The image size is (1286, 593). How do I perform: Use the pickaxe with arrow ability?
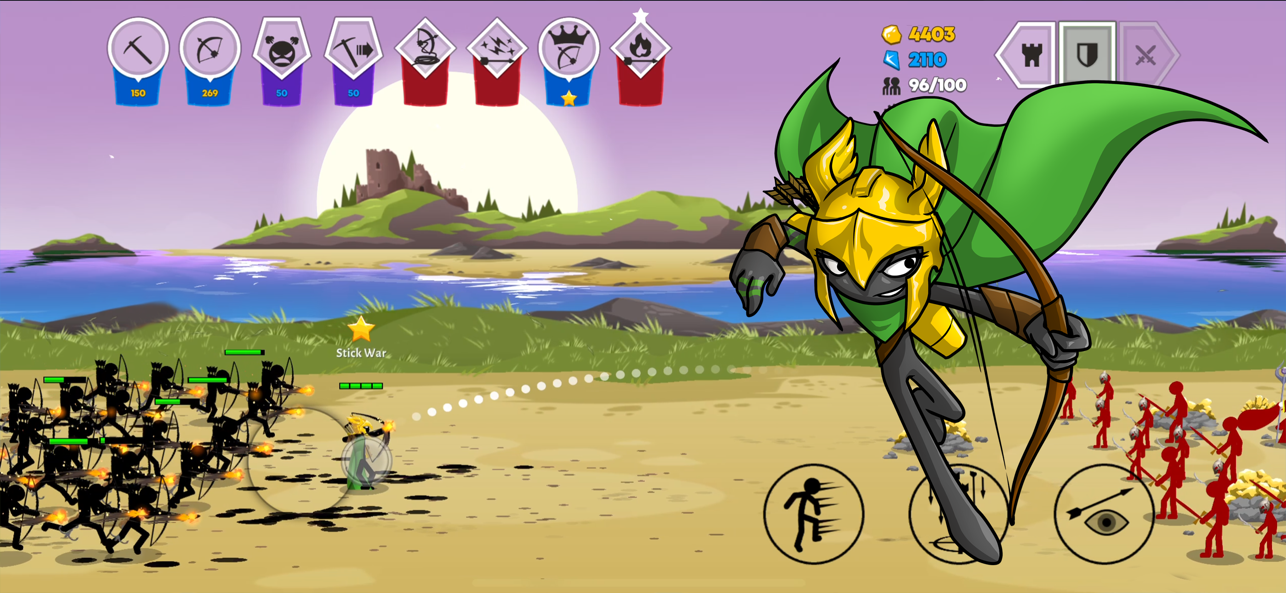(x=353, y=50)
